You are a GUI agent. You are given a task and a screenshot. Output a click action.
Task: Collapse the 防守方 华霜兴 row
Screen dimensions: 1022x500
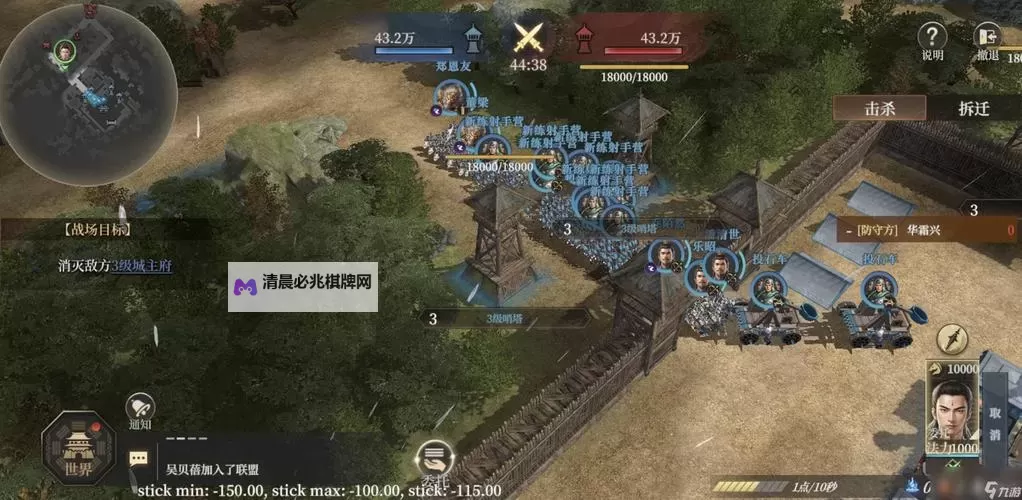pos(845,230)
